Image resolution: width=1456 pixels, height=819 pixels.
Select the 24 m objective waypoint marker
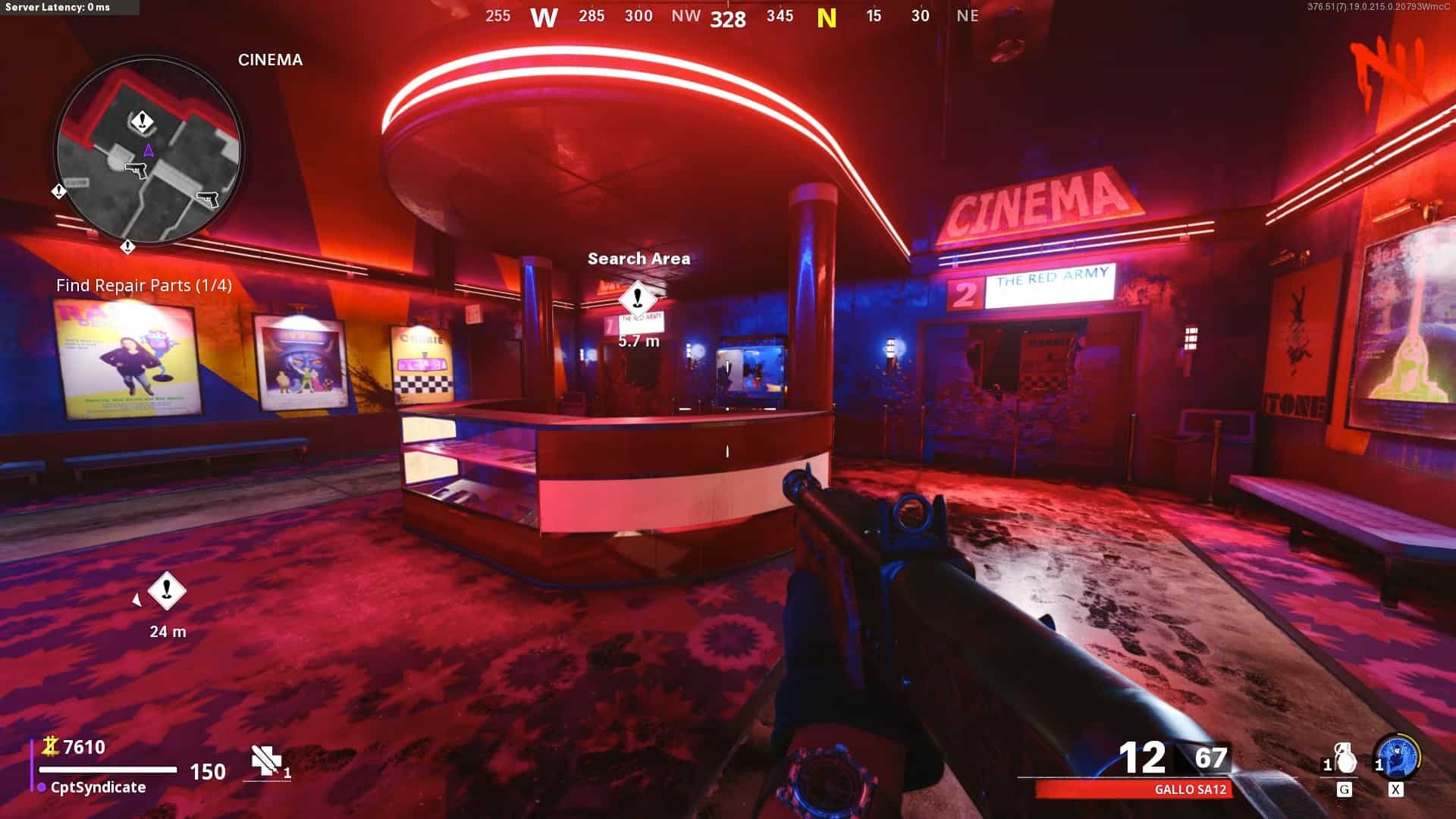point(167,591)
